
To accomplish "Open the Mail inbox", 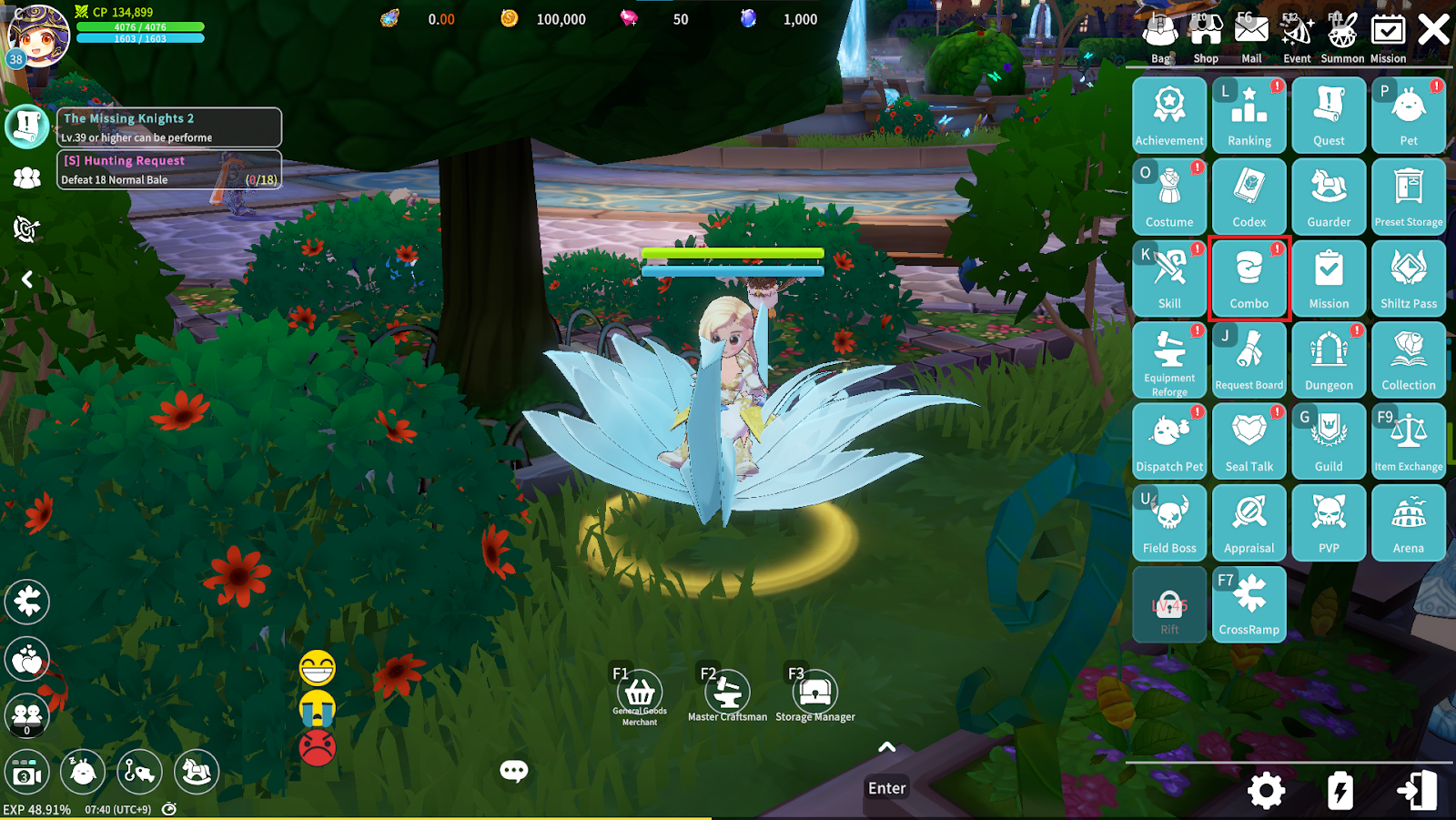I will 1251,36.
